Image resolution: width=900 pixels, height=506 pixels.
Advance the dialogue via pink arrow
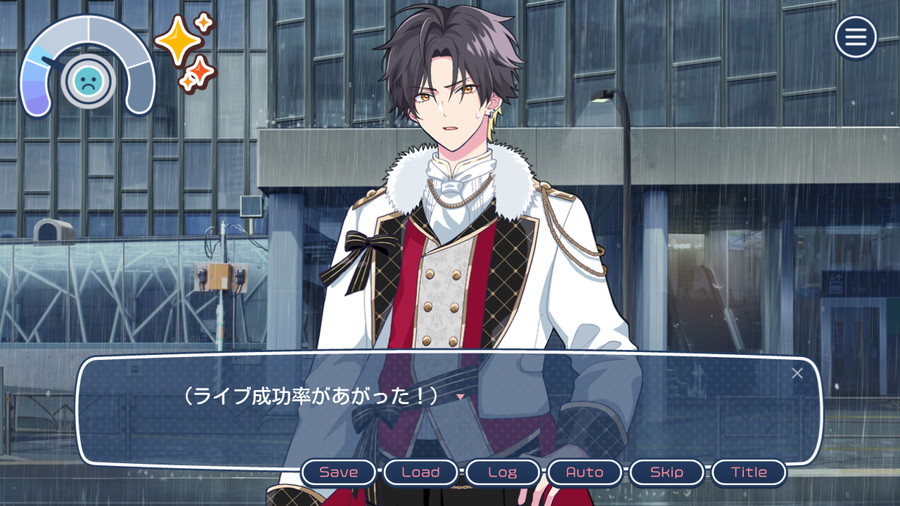[x=460, y=397]
